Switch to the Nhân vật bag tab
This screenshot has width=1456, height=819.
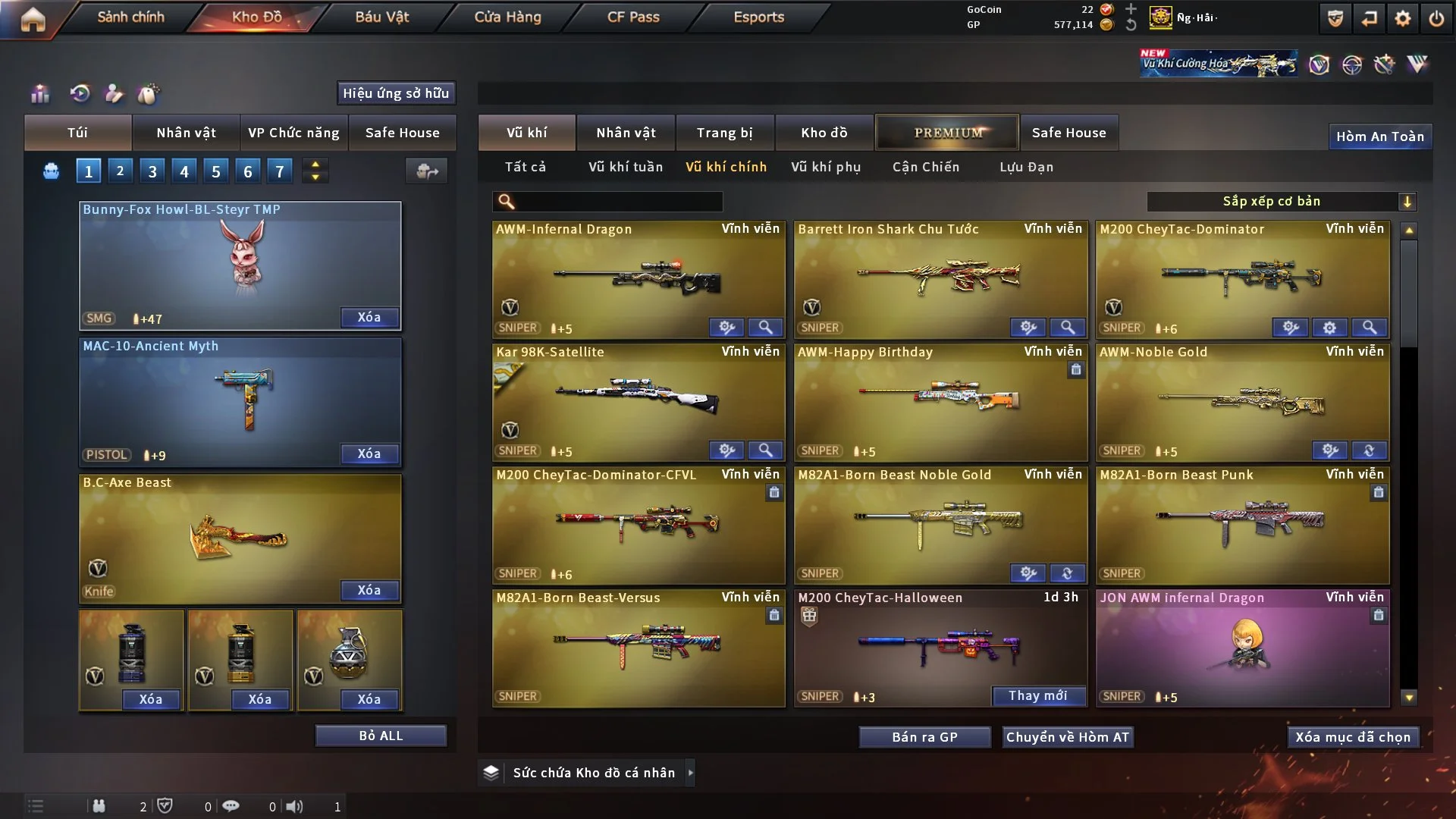tap(186, 133)
